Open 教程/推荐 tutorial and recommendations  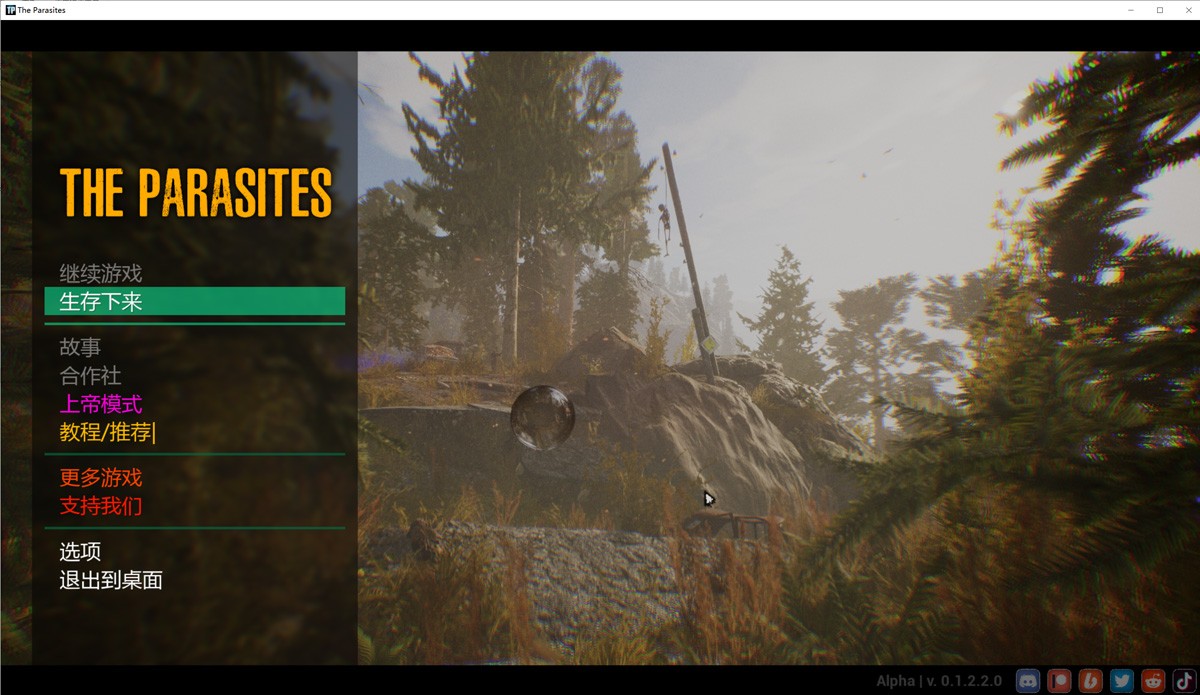107,432
